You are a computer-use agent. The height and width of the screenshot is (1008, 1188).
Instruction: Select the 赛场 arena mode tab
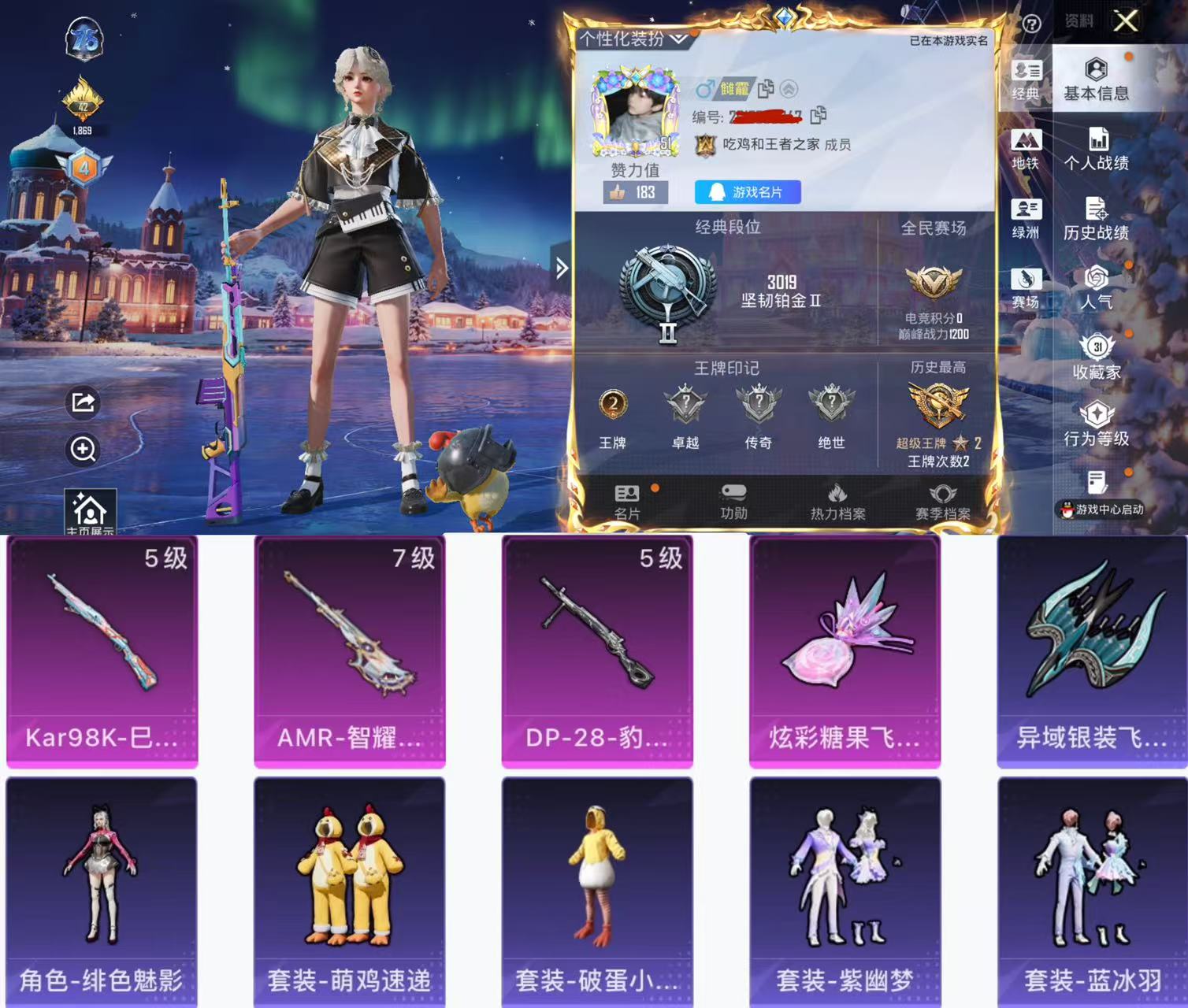[x=1026, y=287]
